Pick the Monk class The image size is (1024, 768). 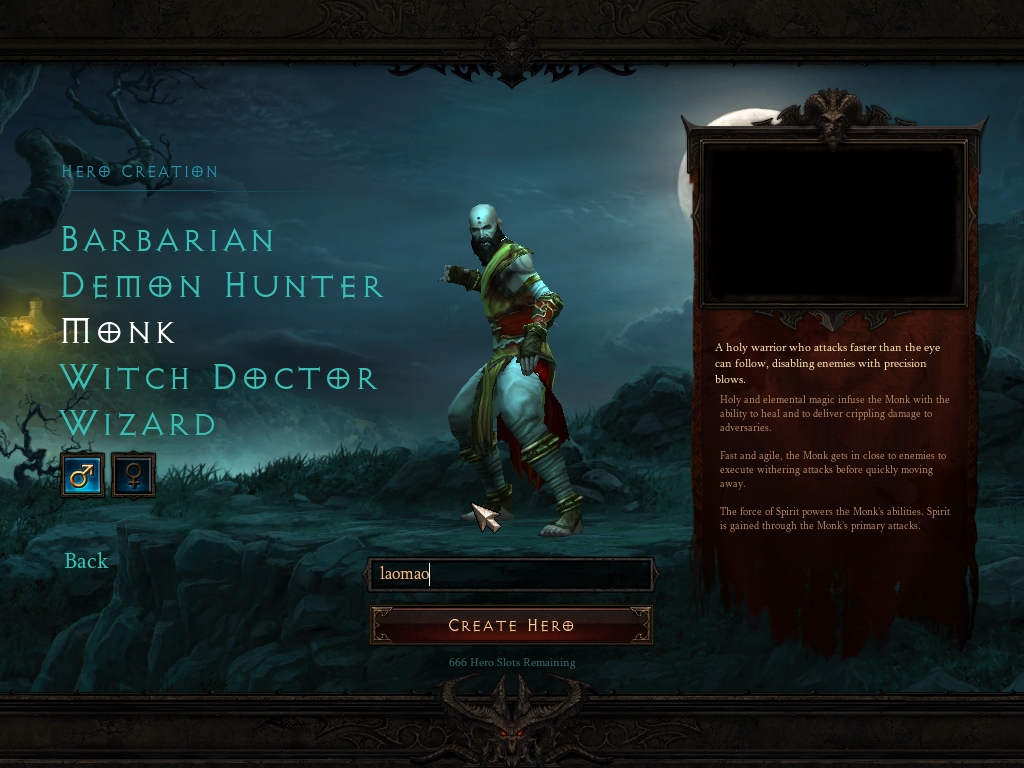119,332
